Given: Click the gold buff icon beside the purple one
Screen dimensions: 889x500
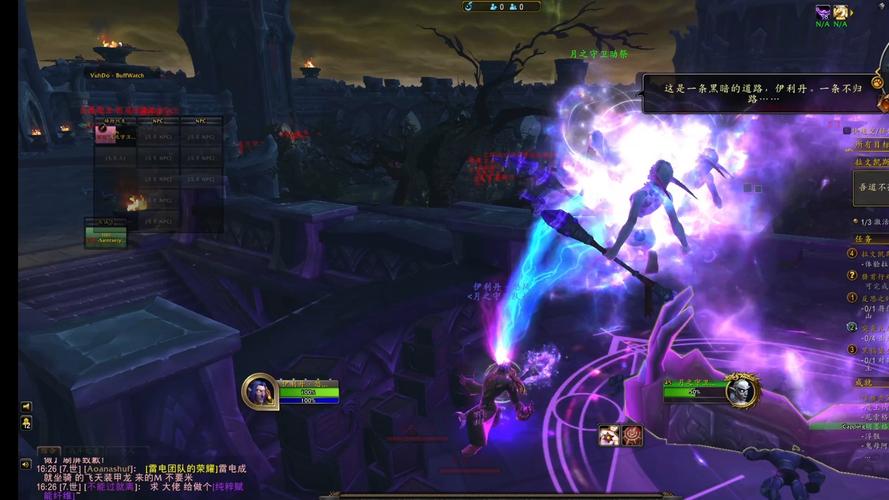Looking at the screenshot, I should pos(841,12).
